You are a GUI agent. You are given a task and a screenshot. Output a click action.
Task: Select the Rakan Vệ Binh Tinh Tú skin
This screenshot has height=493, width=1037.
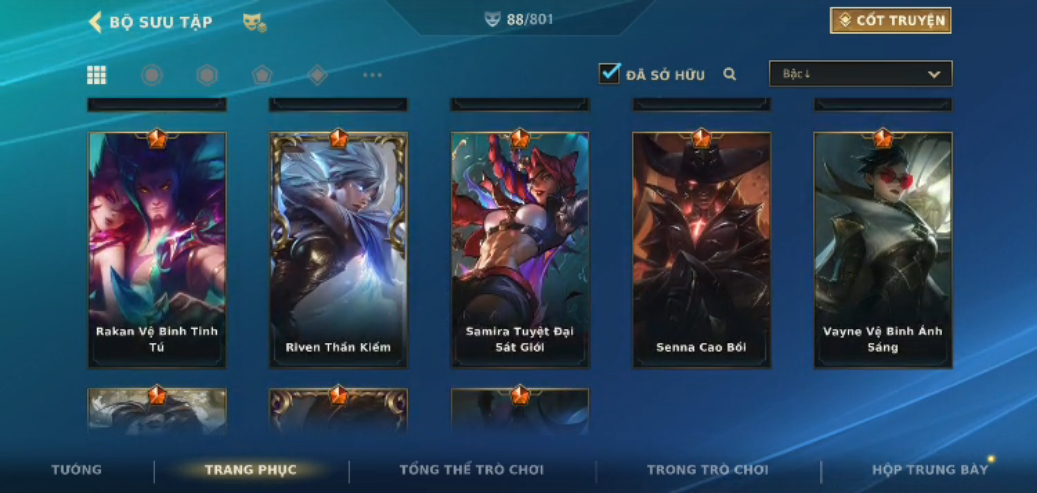[157, 250]
